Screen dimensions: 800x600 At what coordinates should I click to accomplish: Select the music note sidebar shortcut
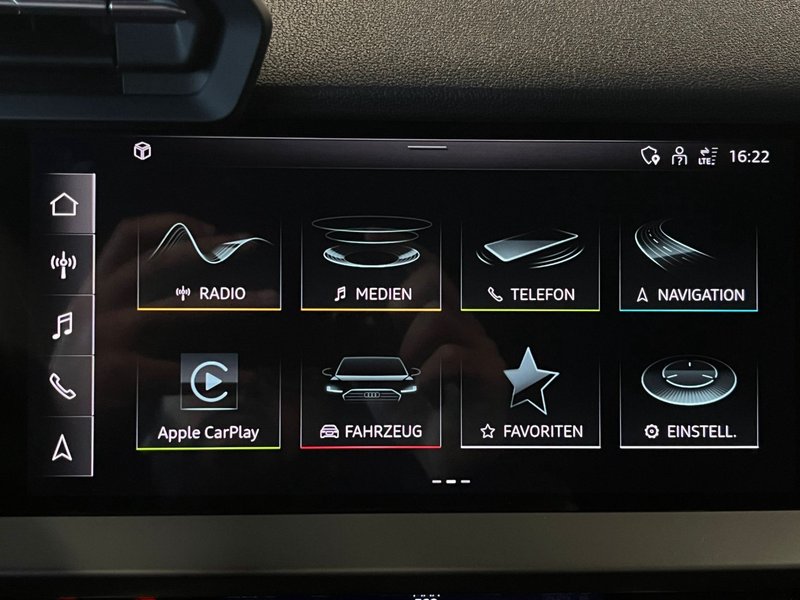pyautogui.click(x=64, y=326)
